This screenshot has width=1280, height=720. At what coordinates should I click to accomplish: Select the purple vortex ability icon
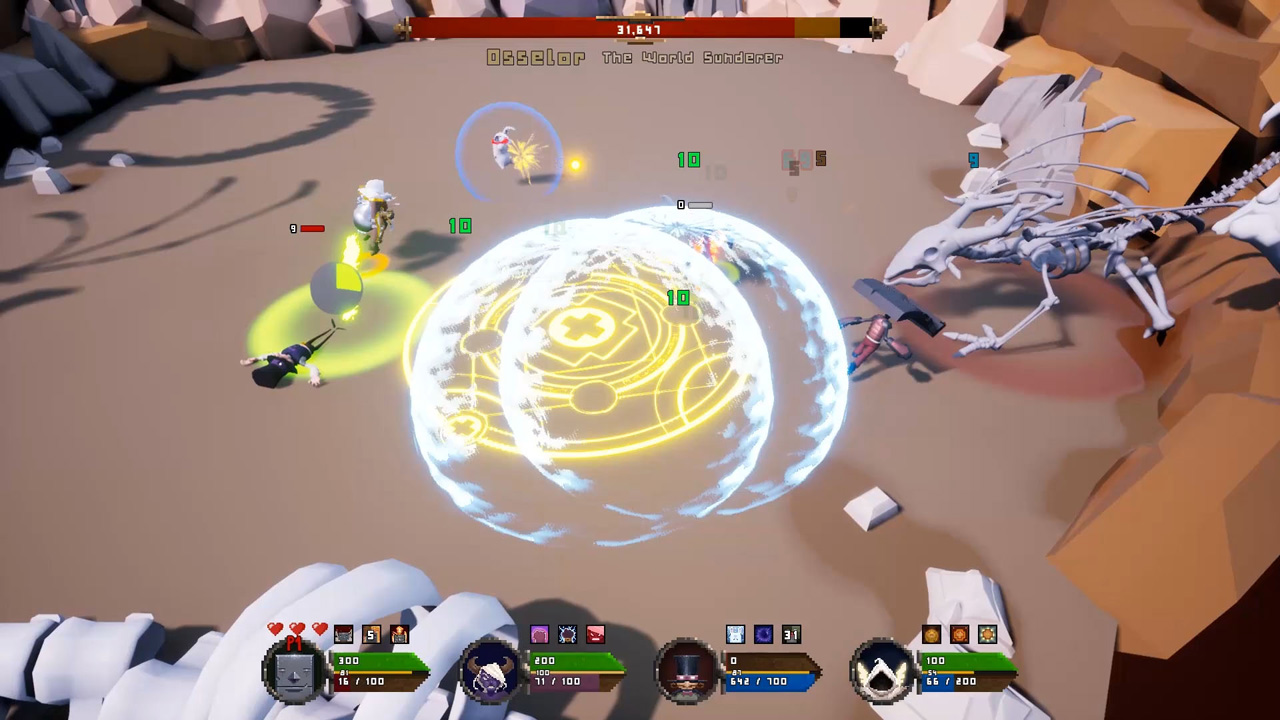click(x=763, y=634)
